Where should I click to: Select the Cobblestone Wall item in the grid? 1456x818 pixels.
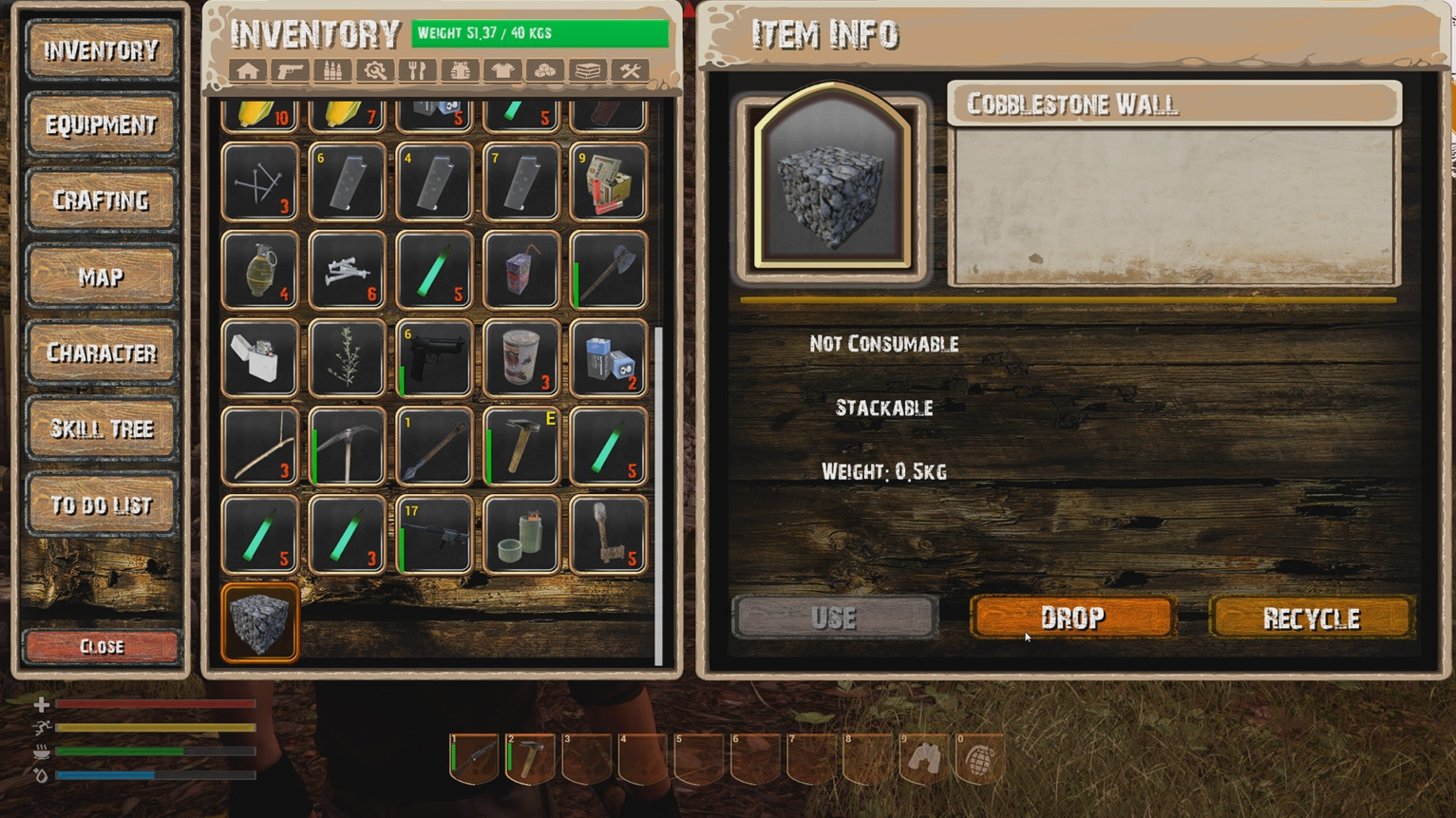(x=259, y=622)
